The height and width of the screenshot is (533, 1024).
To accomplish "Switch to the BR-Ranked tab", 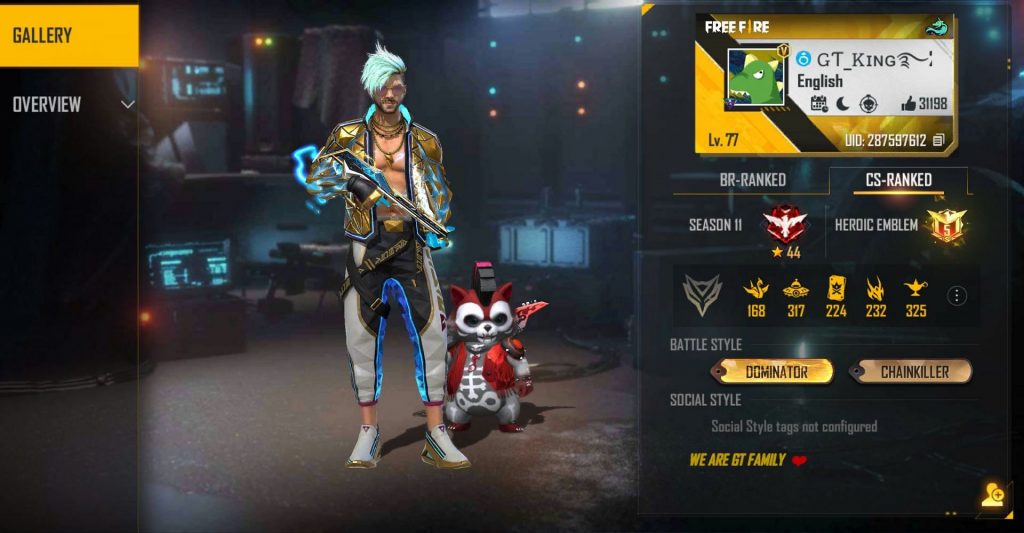I will 752,180.
